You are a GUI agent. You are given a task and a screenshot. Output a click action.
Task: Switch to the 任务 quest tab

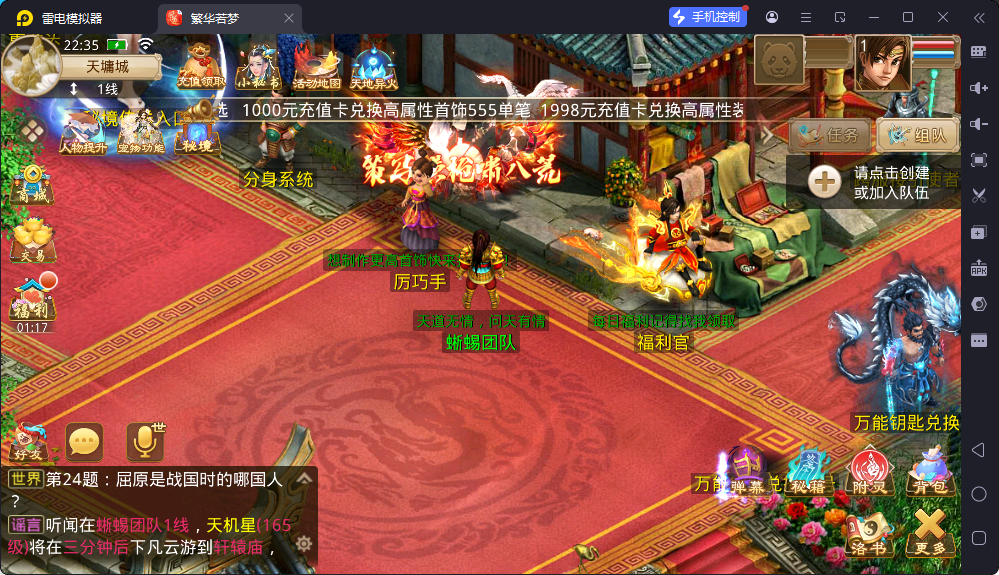point(830,135)
